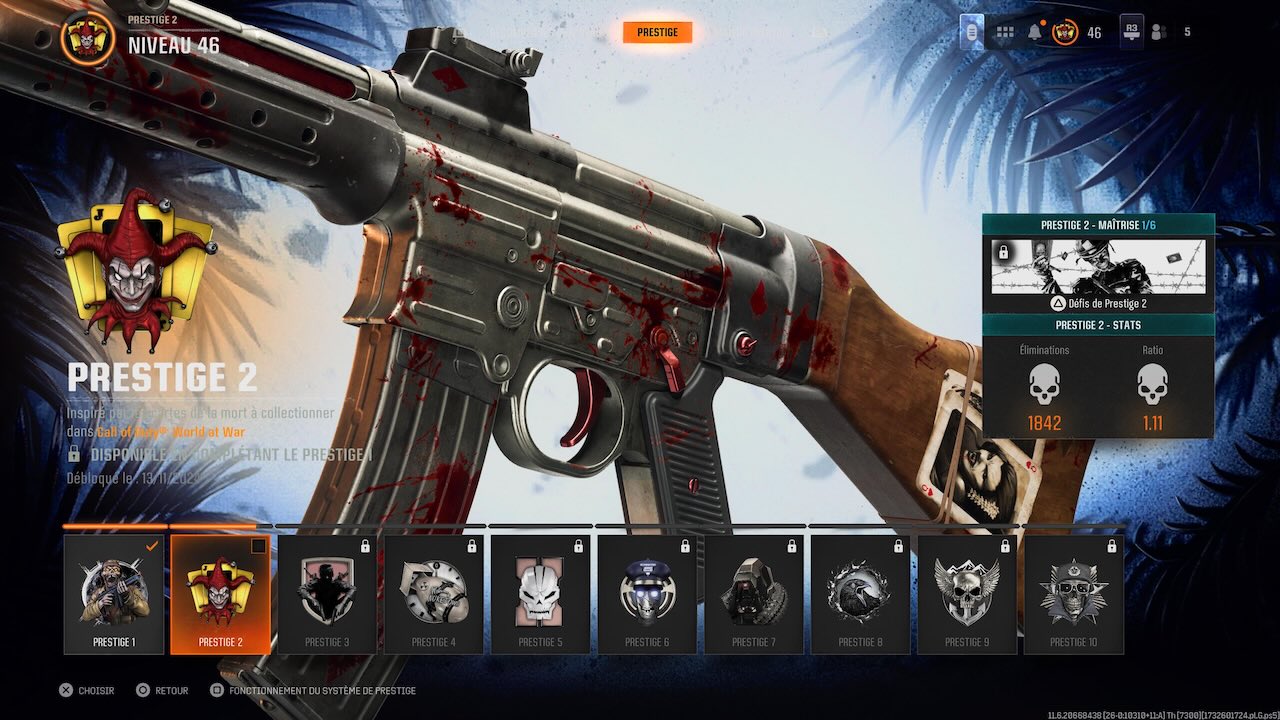The width and height of the screenshot is (1280, 720).
Task: Open the friends list icon
Action: coord(1159,33)
